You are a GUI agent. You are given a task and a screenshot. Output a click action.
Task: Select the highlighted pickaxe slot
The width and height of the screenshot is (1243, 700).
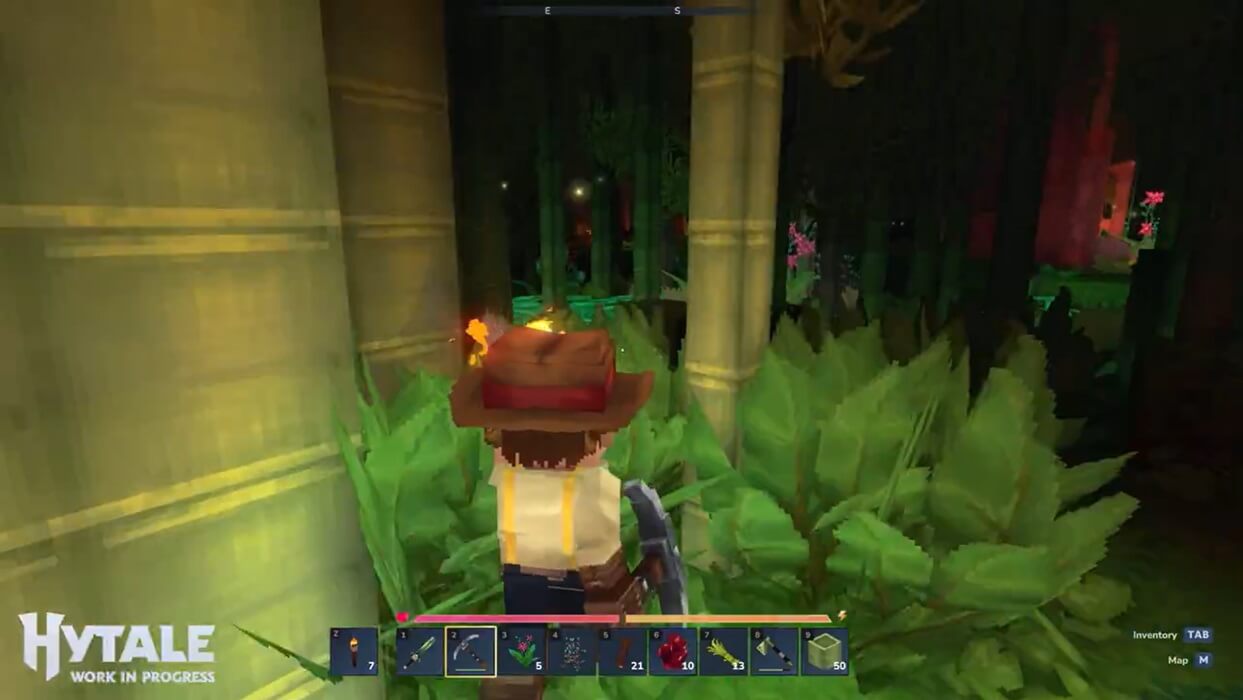tap(471, 651)
